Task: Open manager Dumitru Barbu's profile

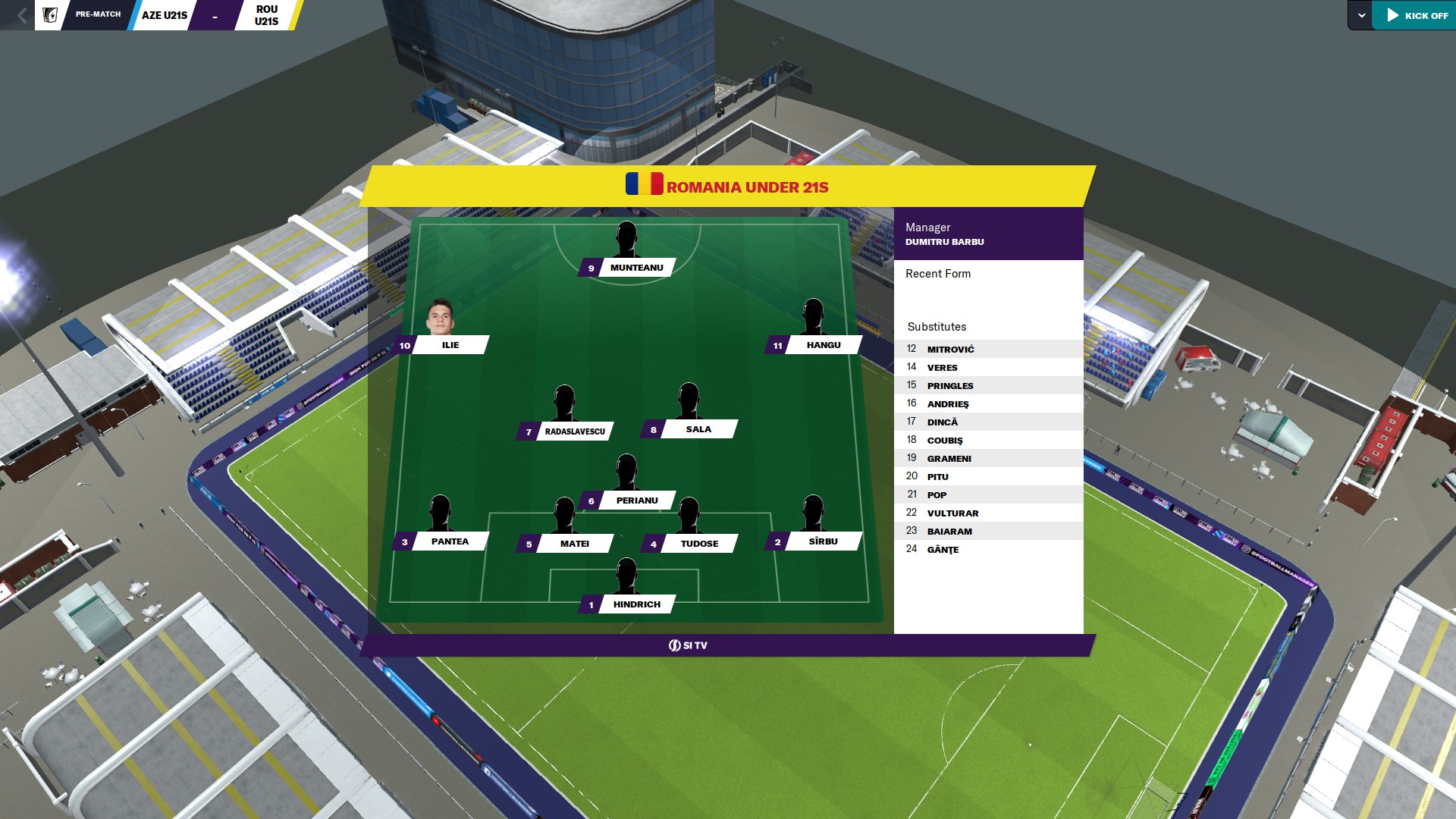Action: click(944, 242)
